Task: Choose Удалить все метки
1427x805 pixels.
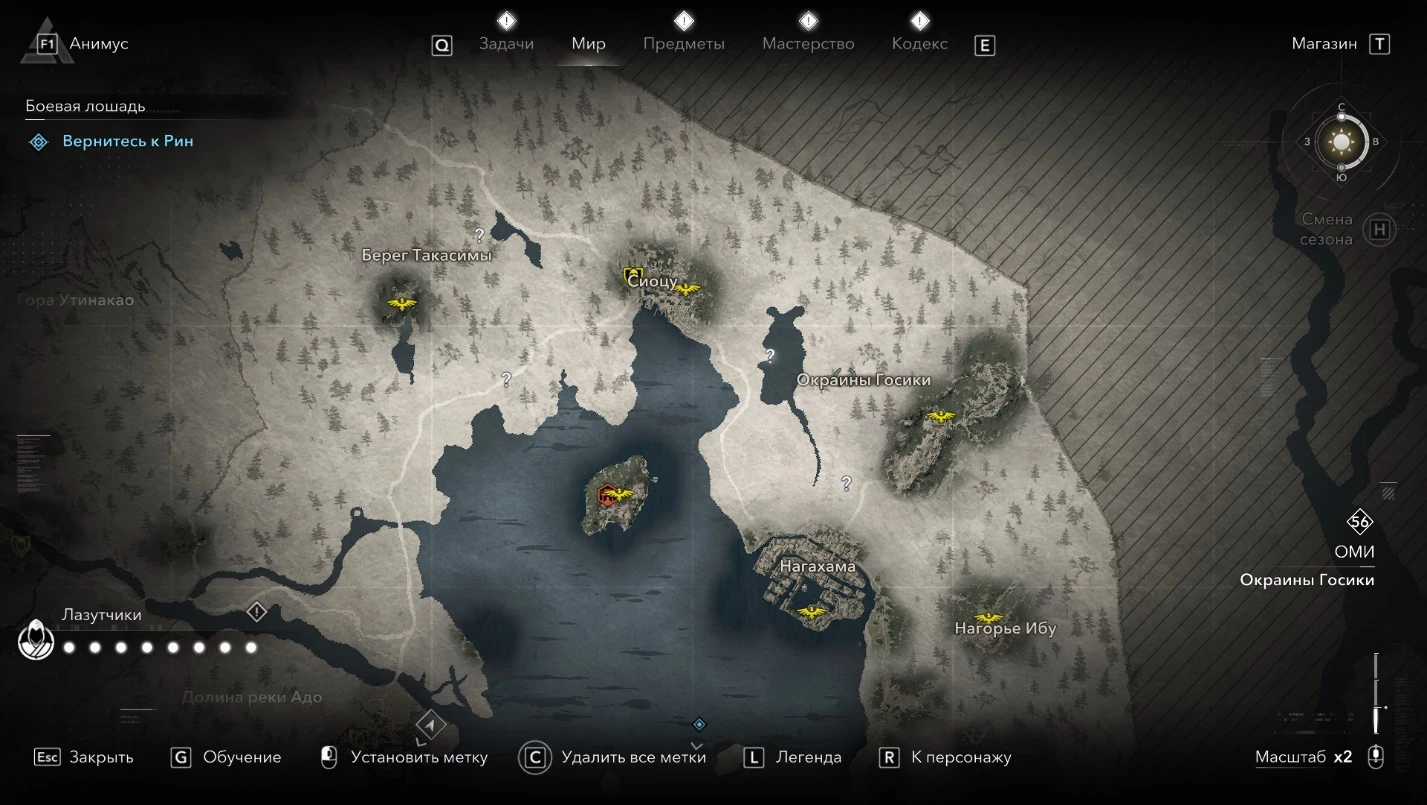Action: 633,757
